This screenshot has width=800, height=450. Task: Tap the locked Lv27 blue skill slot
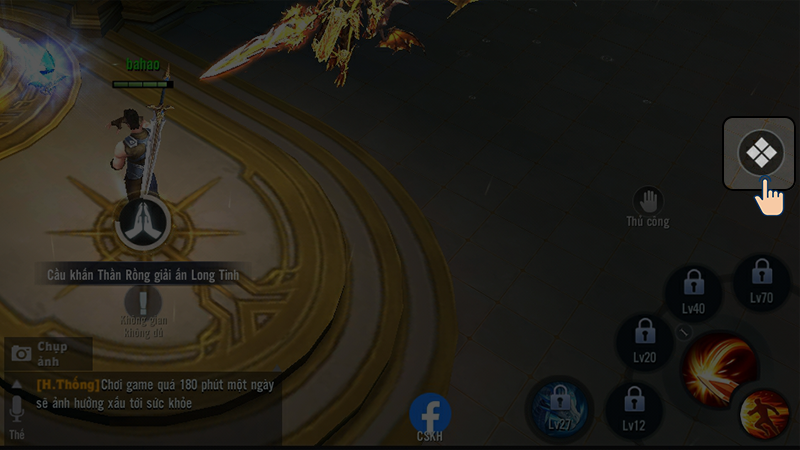point(559,408)
